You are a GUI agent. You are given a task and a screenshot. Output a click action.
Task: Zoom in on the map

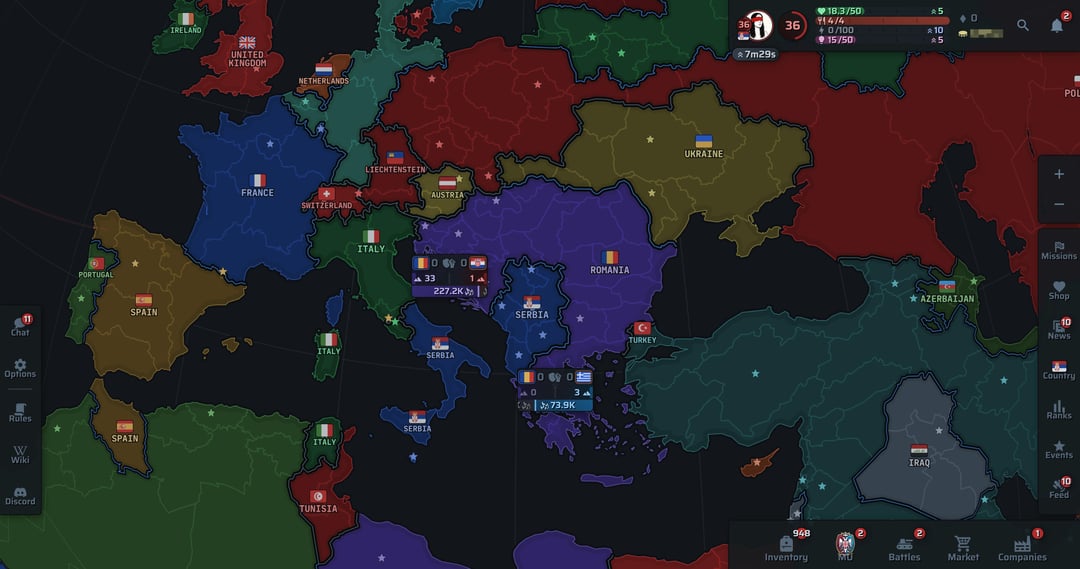coord(1059,174)
